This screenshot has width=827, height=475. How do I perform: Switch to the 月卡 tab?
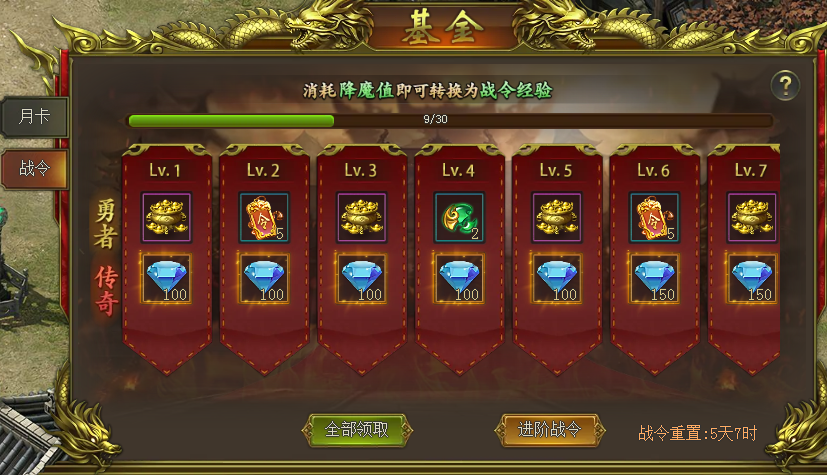pos(35,116)
